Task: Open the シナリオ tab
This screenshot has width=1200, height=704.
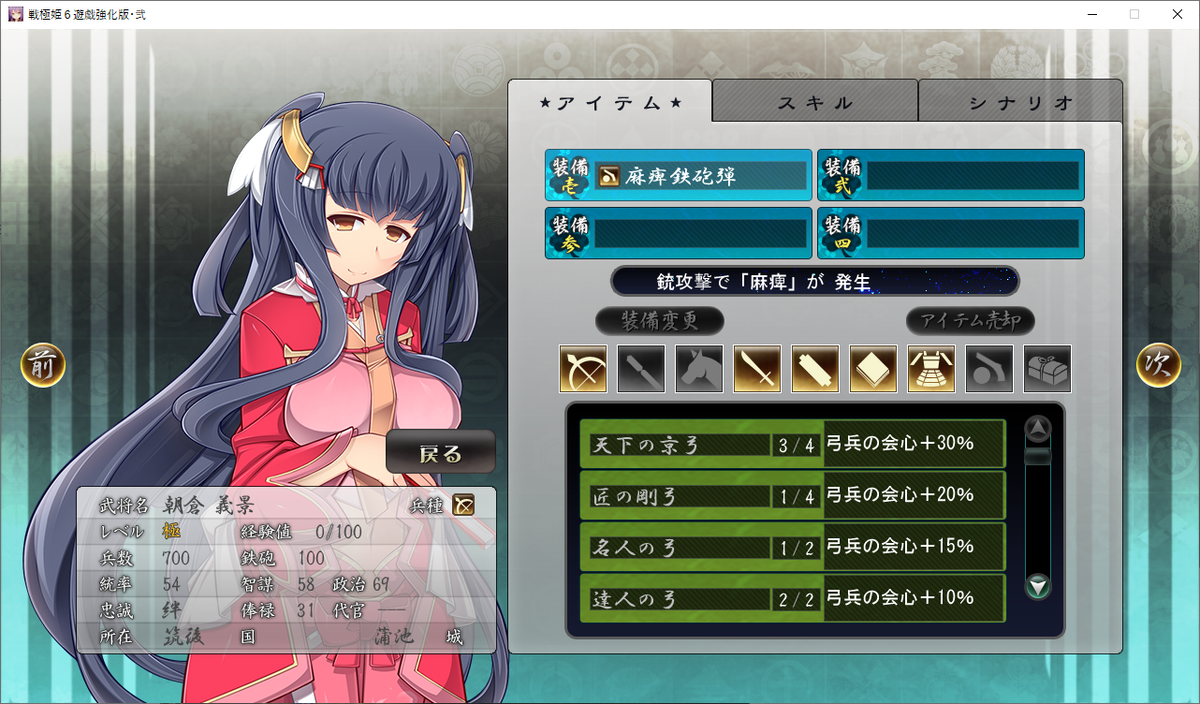Action: click(x=1020, y=102)
